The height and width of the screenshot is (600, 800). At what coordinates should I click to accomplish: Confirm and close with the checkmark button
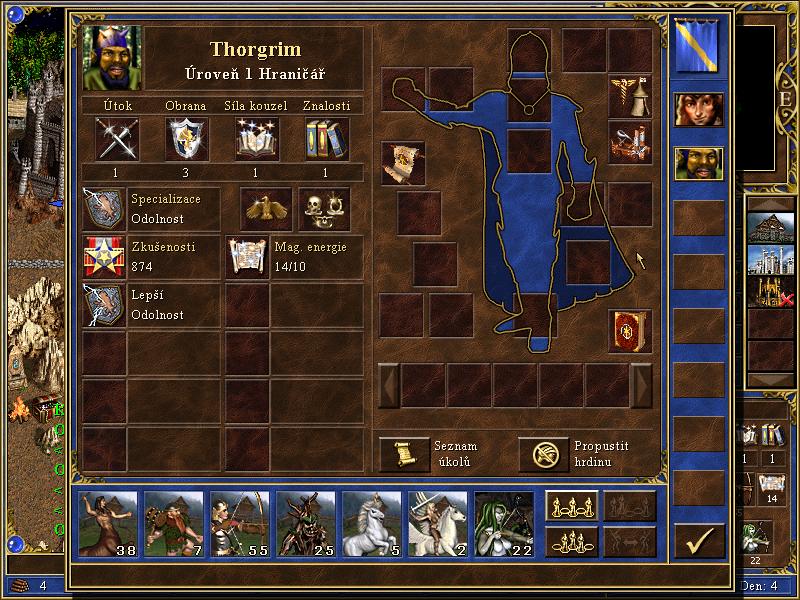(x=699, y=541)
